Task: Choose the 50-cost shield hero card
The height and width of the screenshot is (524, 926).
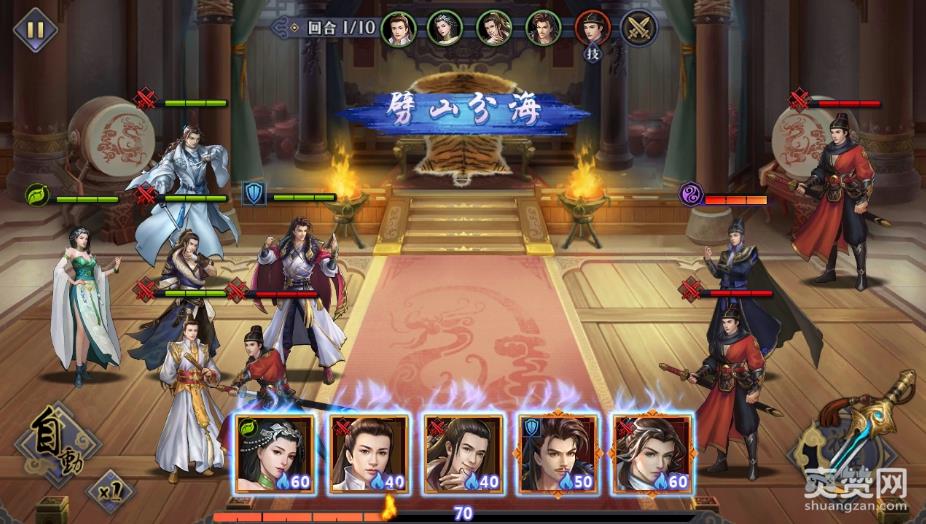Action: (x=558, y=453)
